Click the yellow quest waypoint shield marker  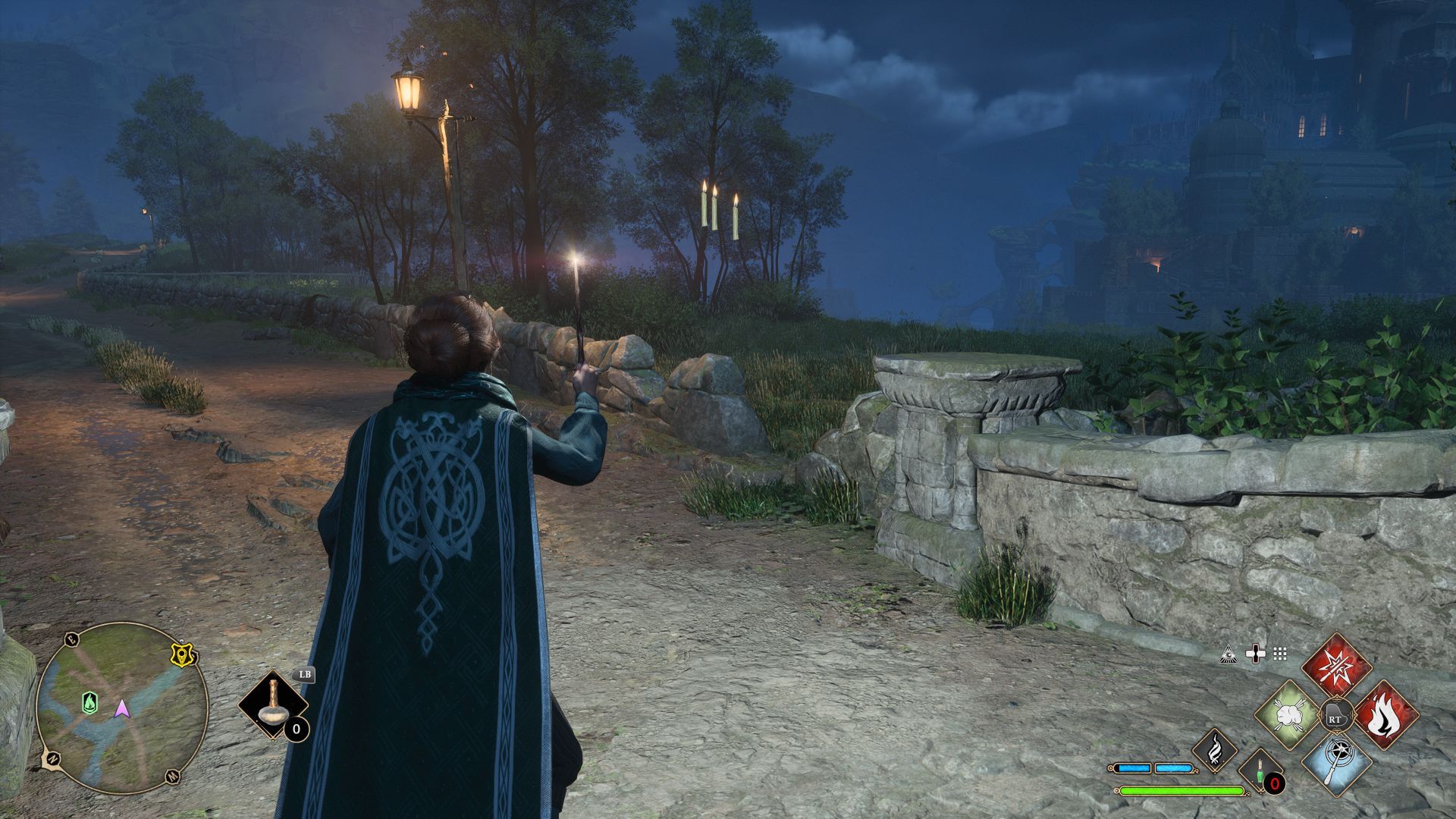(180, 655)
